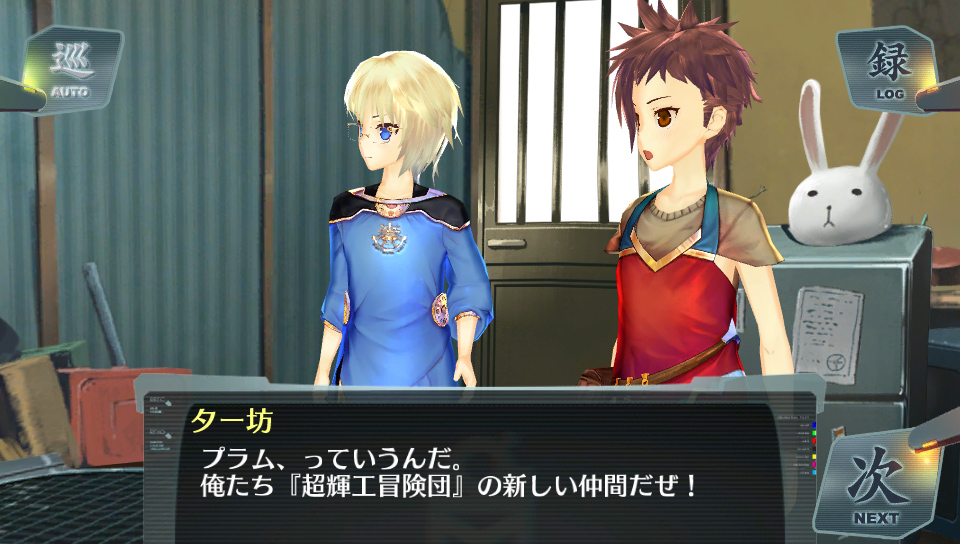Advance dialogue with the NEXT button
960x544 pixels.
(875, 483)
